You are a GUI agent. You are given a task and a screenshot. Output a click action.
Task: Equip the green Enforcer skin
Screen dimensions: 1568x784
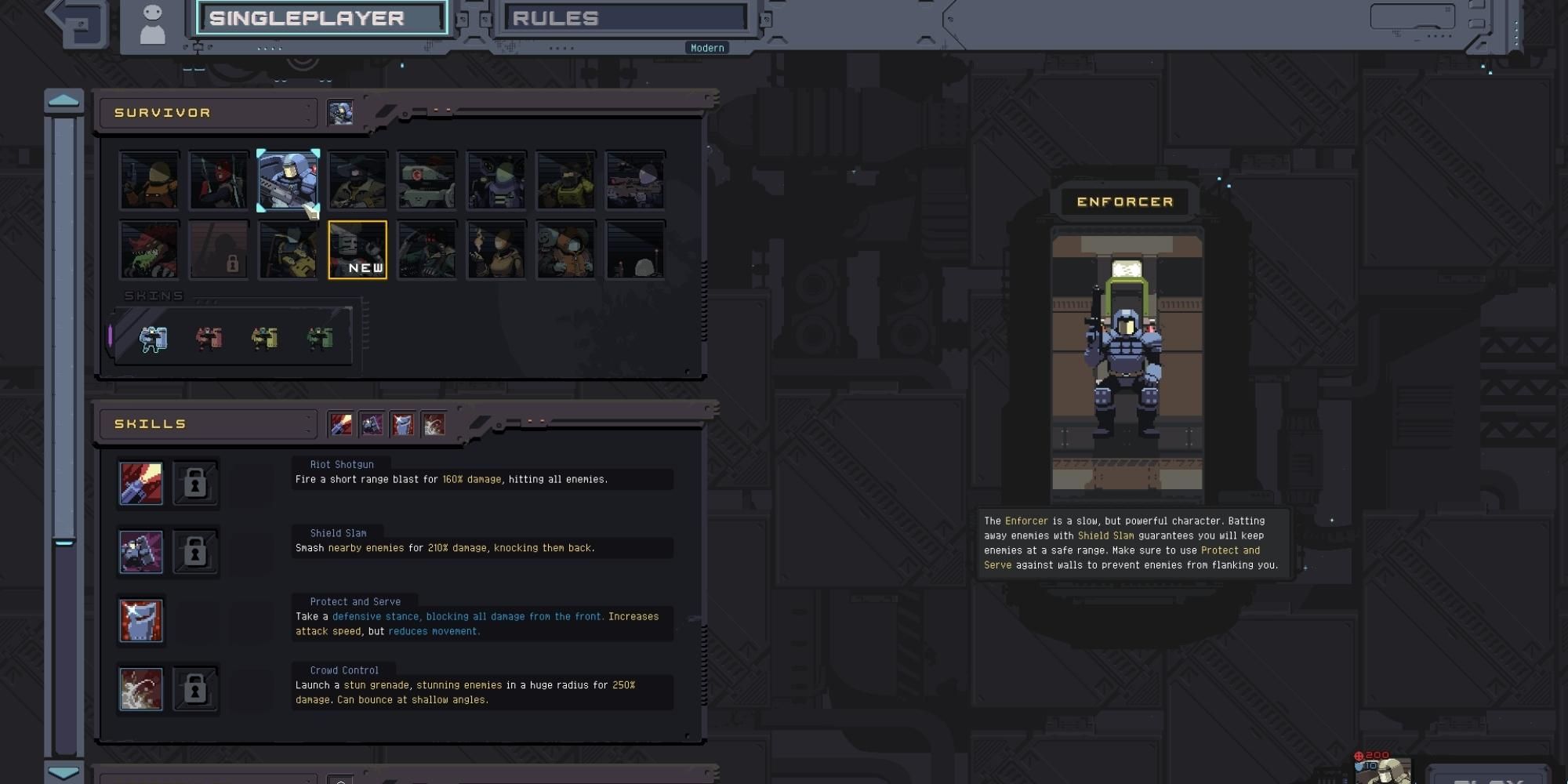(x=320, y=338)
